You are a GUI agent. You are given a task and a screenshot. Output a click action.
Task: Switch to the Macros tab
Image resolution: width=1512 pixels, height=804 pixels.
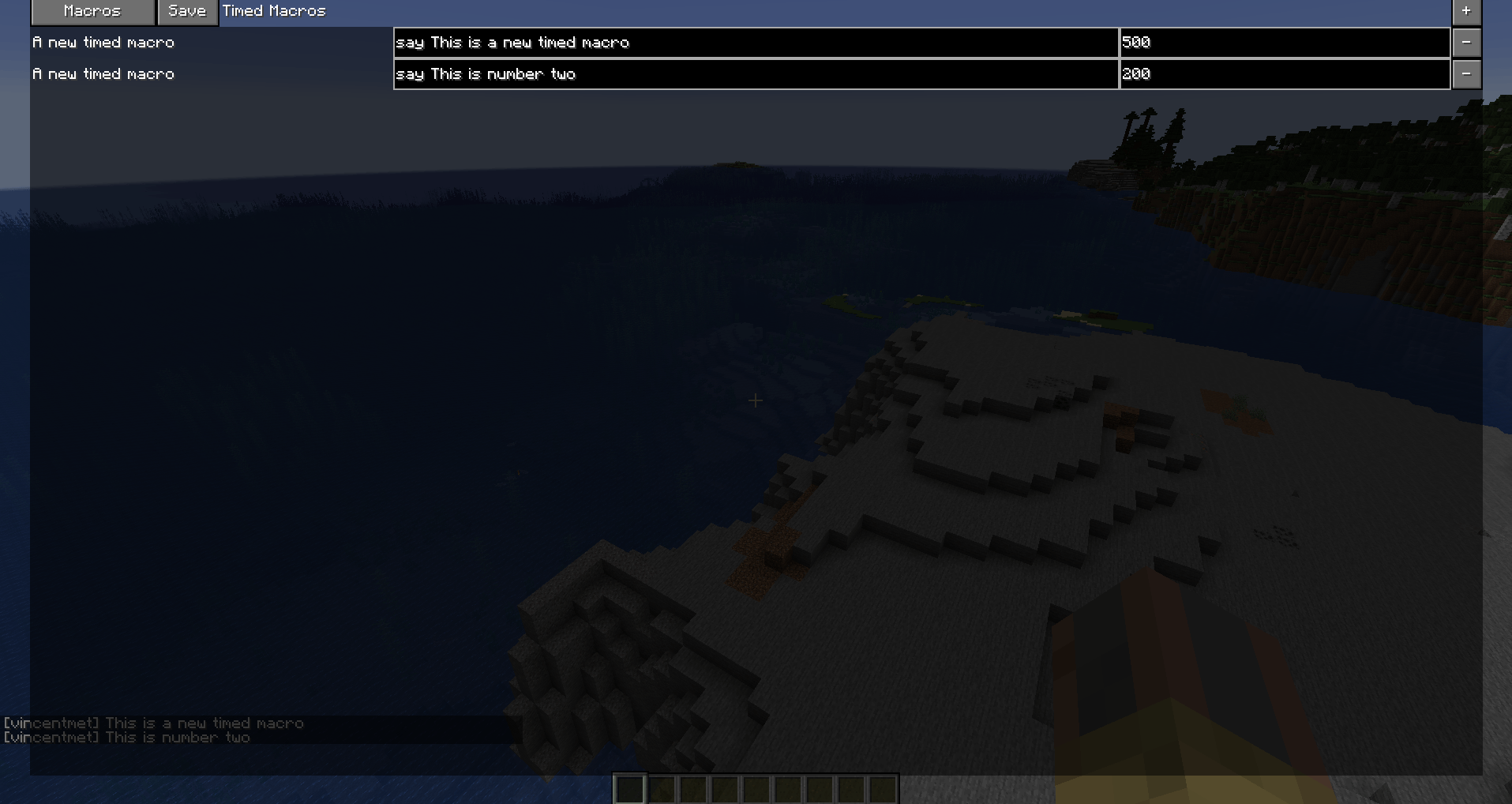pos(92,11)
